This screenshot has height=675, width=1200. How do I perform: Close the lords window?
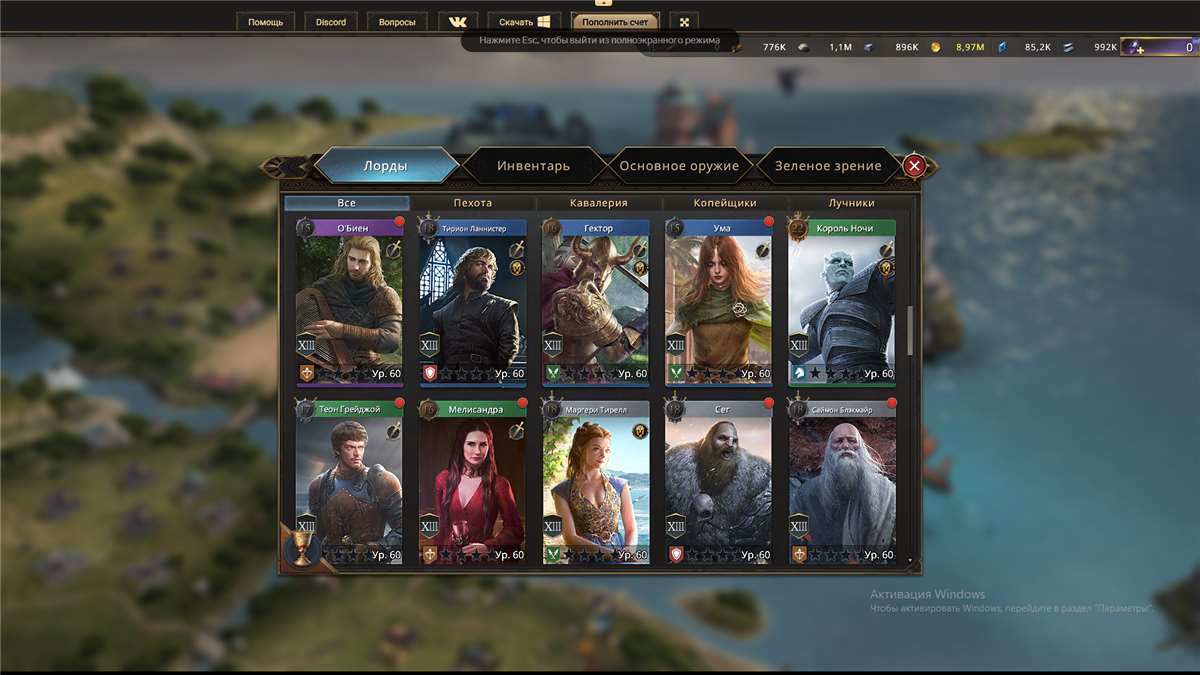(x=913, y=166)
